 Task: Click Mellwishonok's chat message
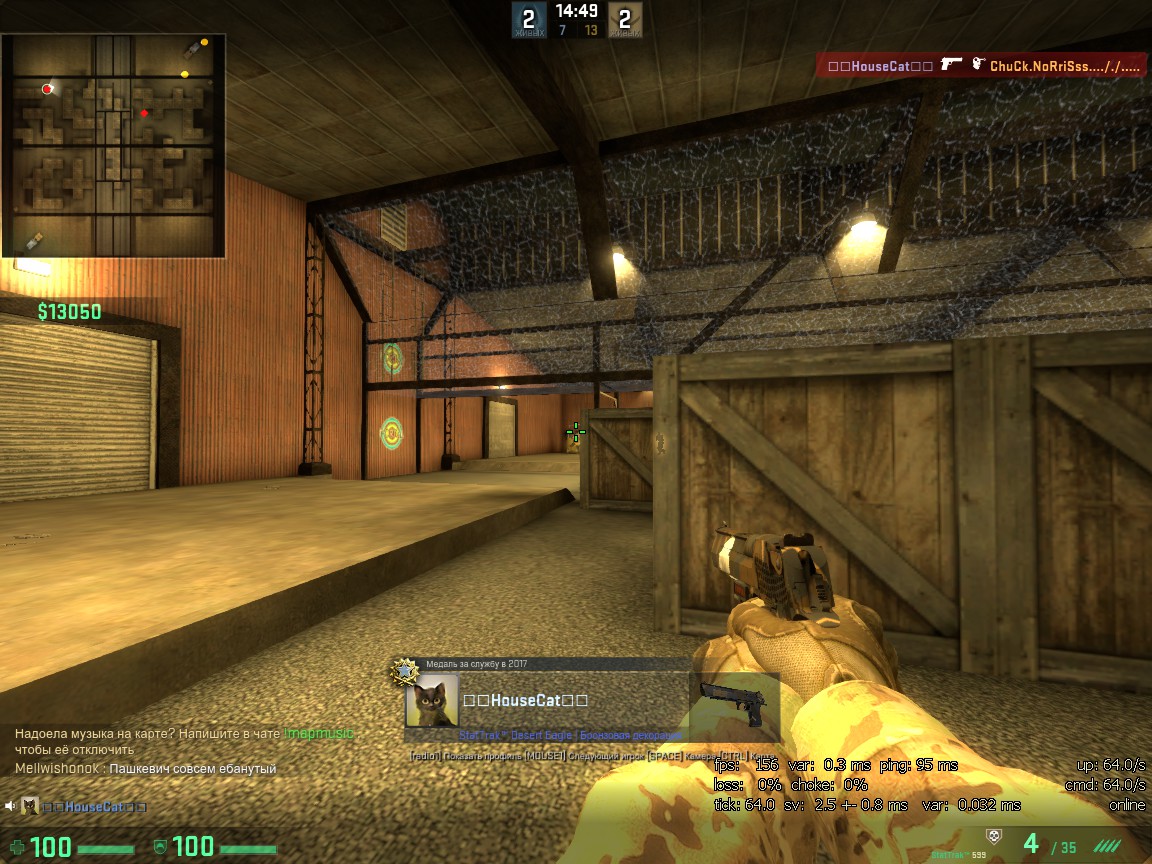pyautogui.click(x=145, y=769)
